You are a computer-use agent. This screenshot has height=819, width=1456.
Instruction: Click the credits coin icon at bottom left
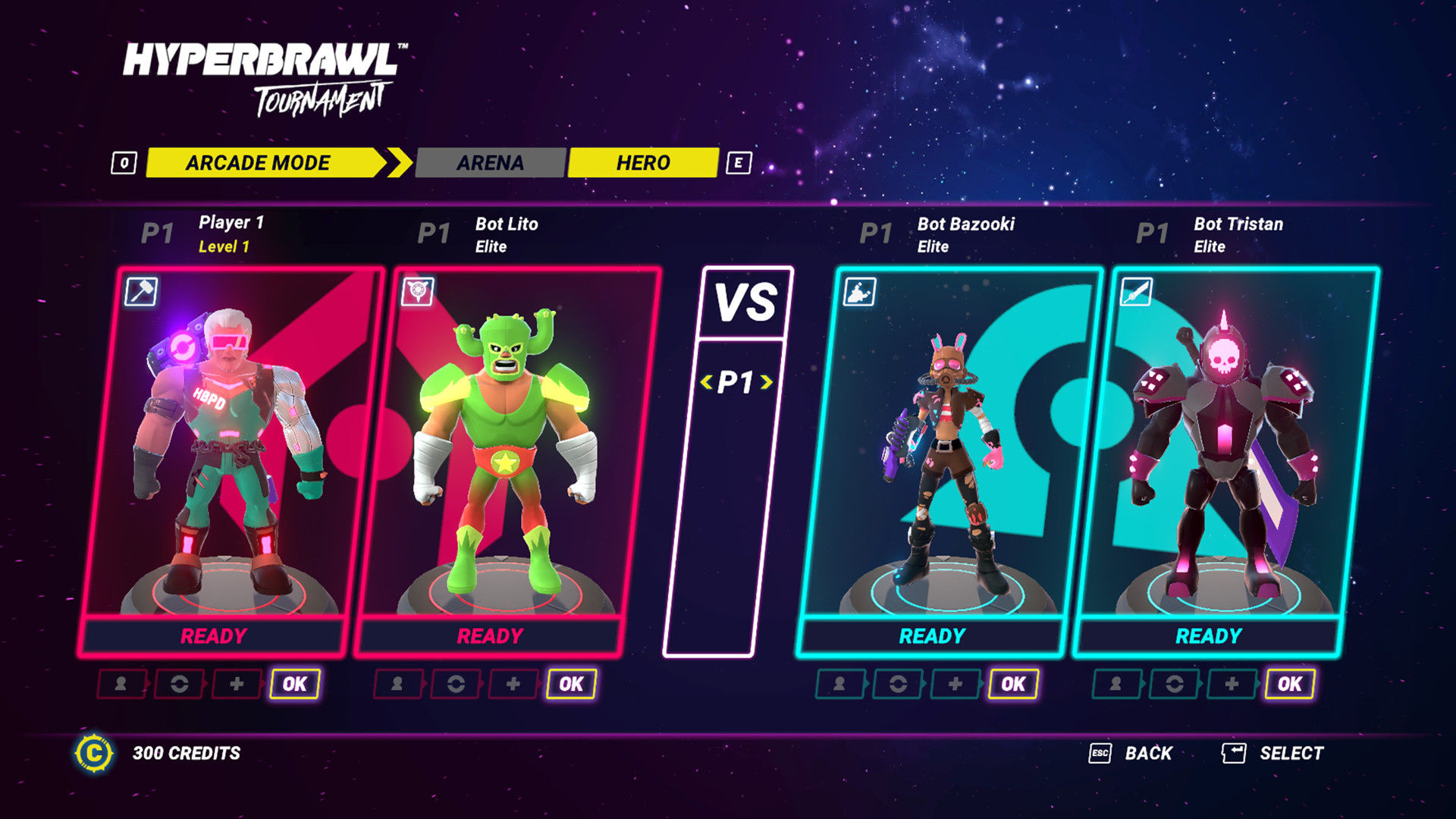[x=94, y=753]
